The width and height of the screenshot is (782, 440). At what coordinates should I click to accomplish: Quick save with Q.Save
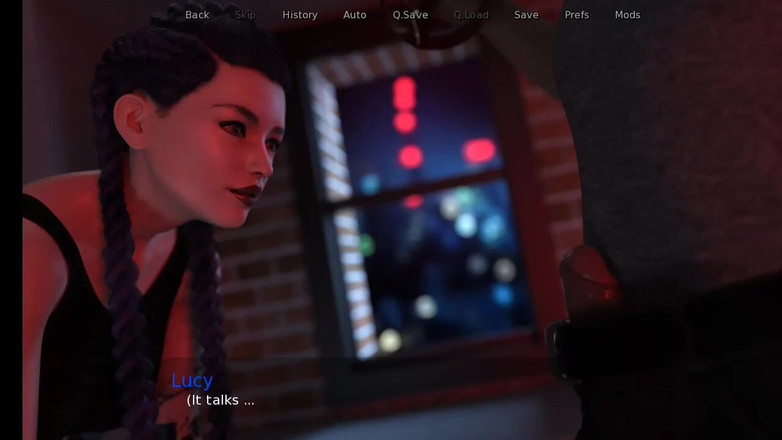[x=410, y=15]
